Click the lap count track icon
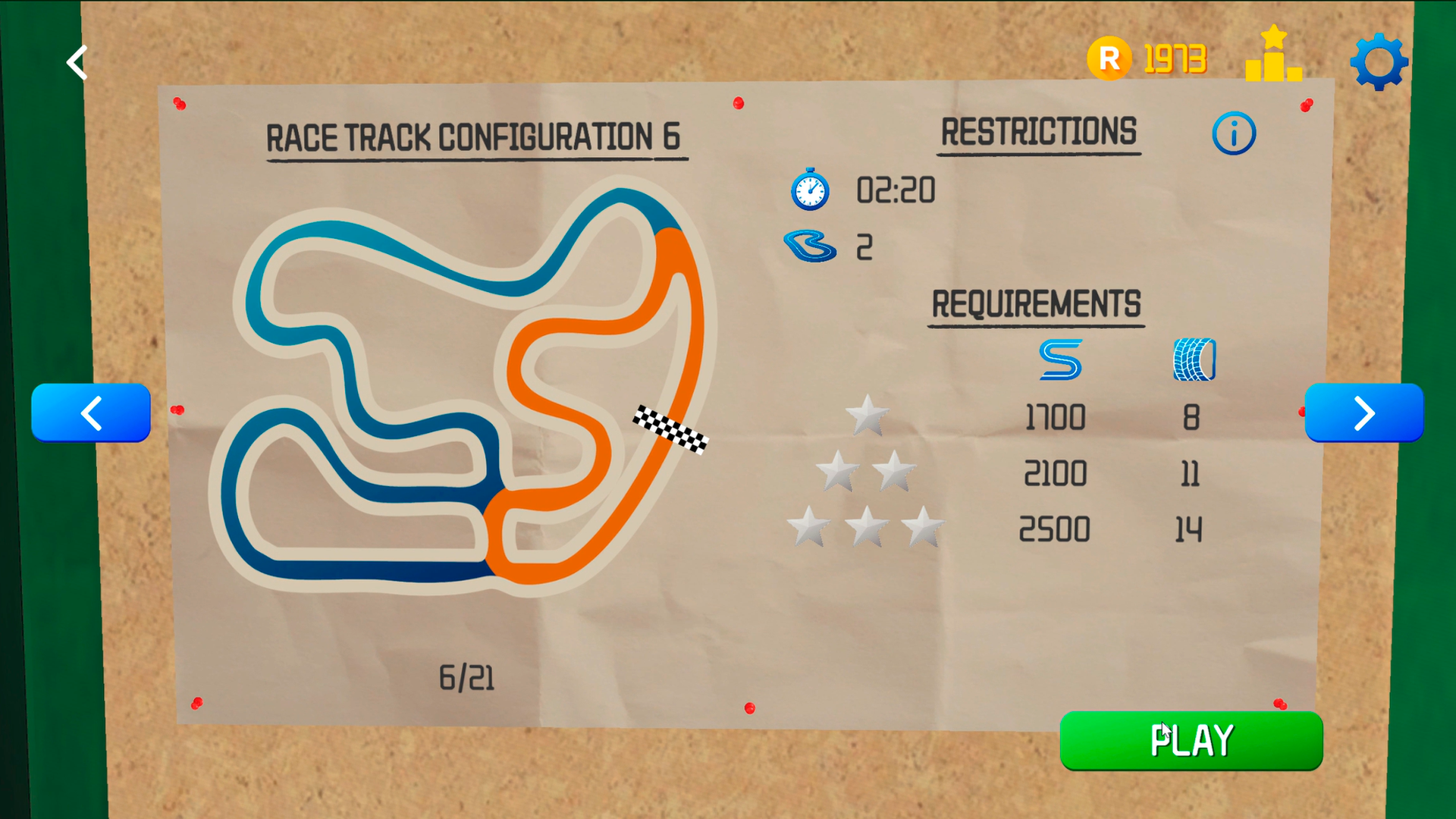1456x819 pixels. (x=808, y=245)
